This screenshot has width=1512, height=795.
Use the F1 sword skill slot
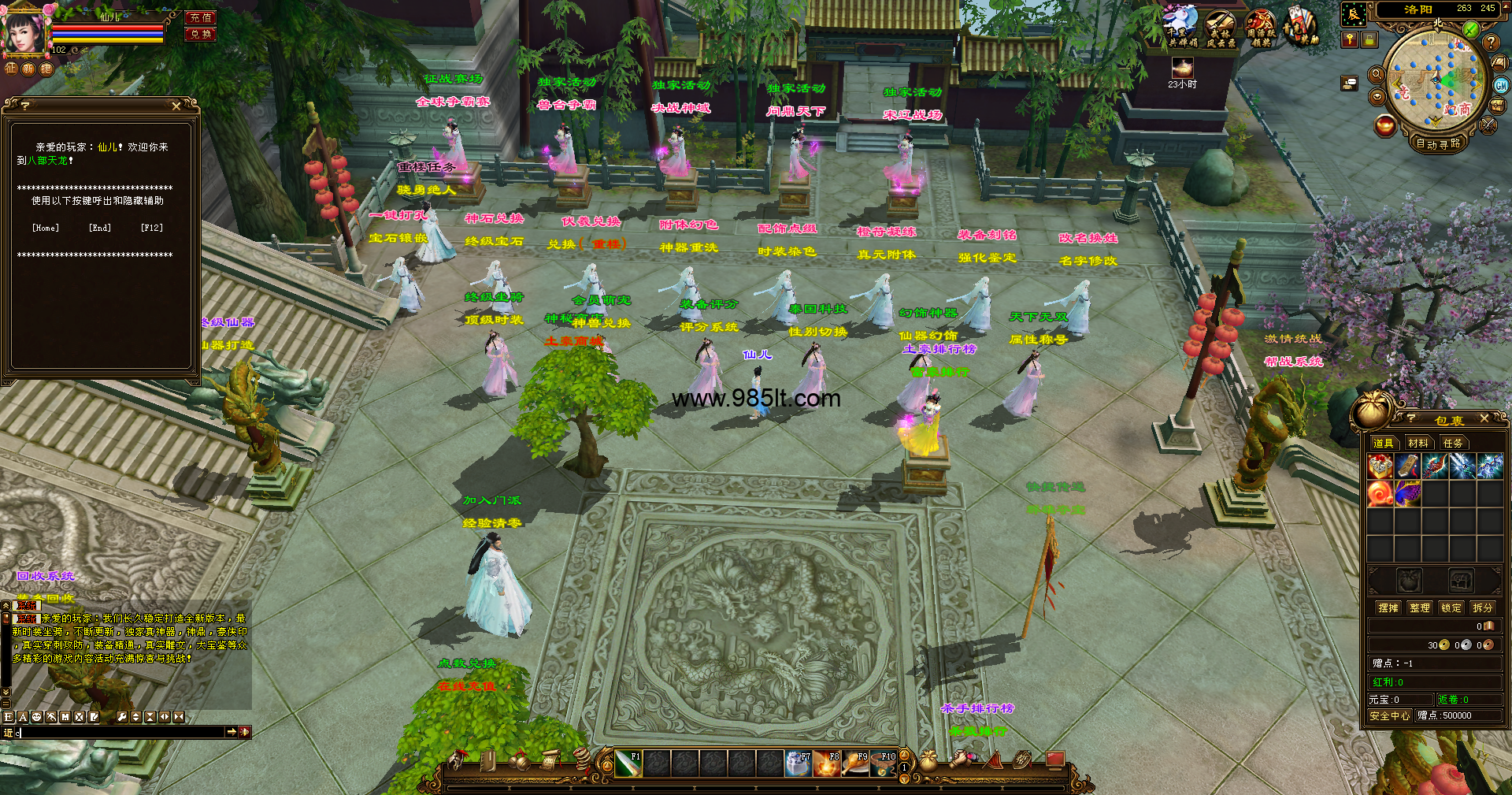pos(628,763)
